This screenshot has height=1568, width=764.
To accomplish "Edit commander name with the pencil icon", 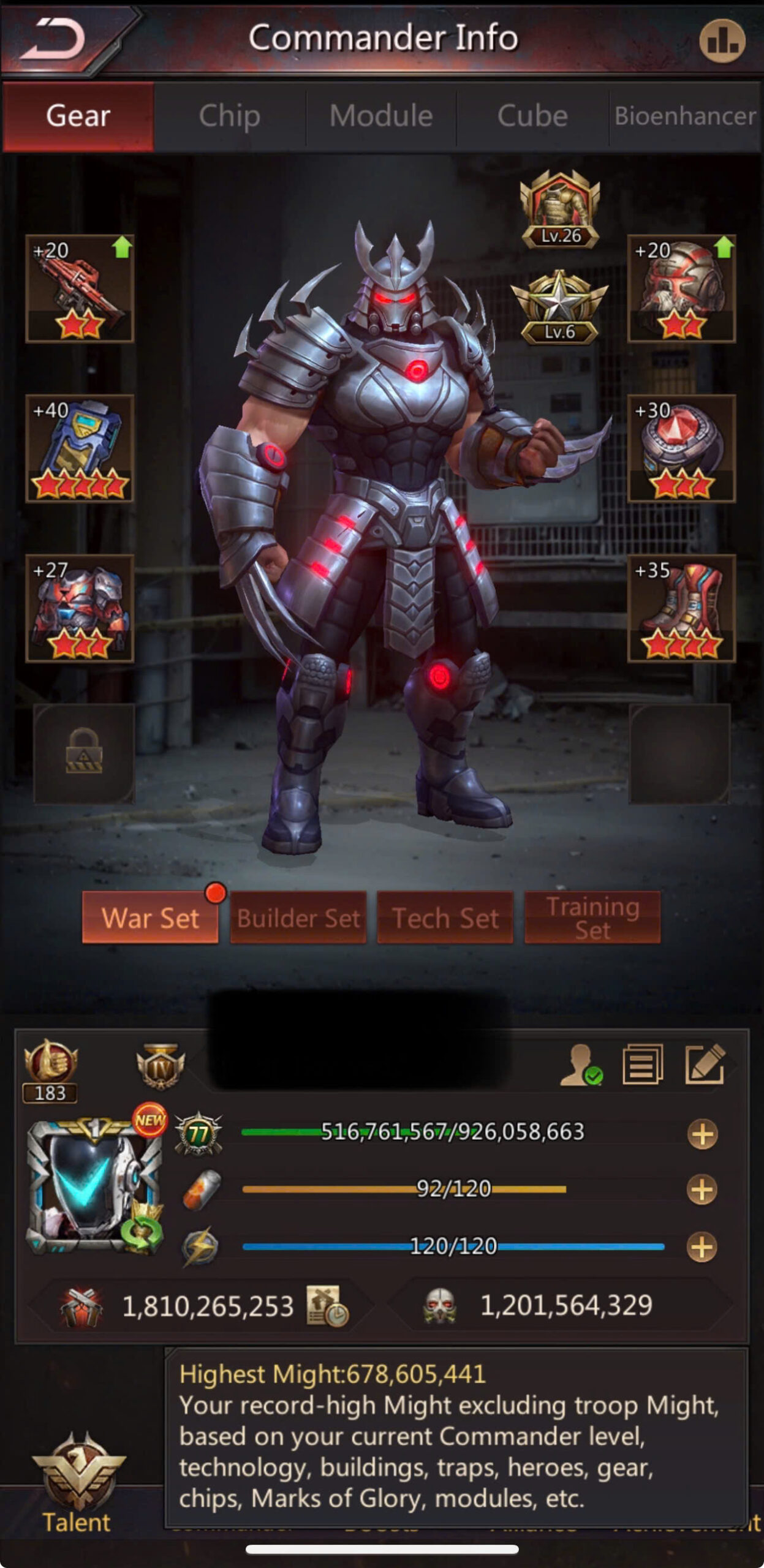I will coord(705,1065).
